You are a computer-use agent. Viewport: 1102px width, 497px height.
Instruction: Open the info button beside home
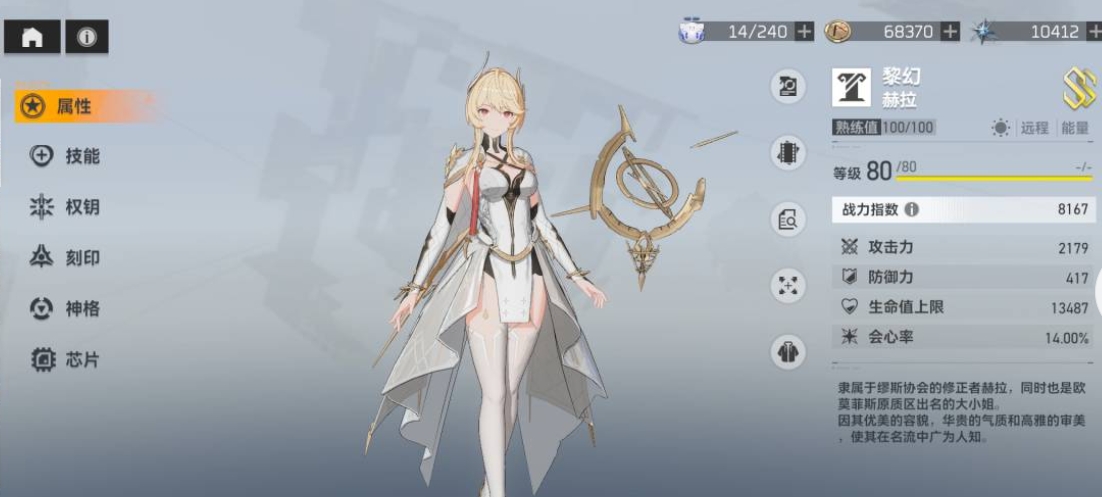(x=87, y=38)
